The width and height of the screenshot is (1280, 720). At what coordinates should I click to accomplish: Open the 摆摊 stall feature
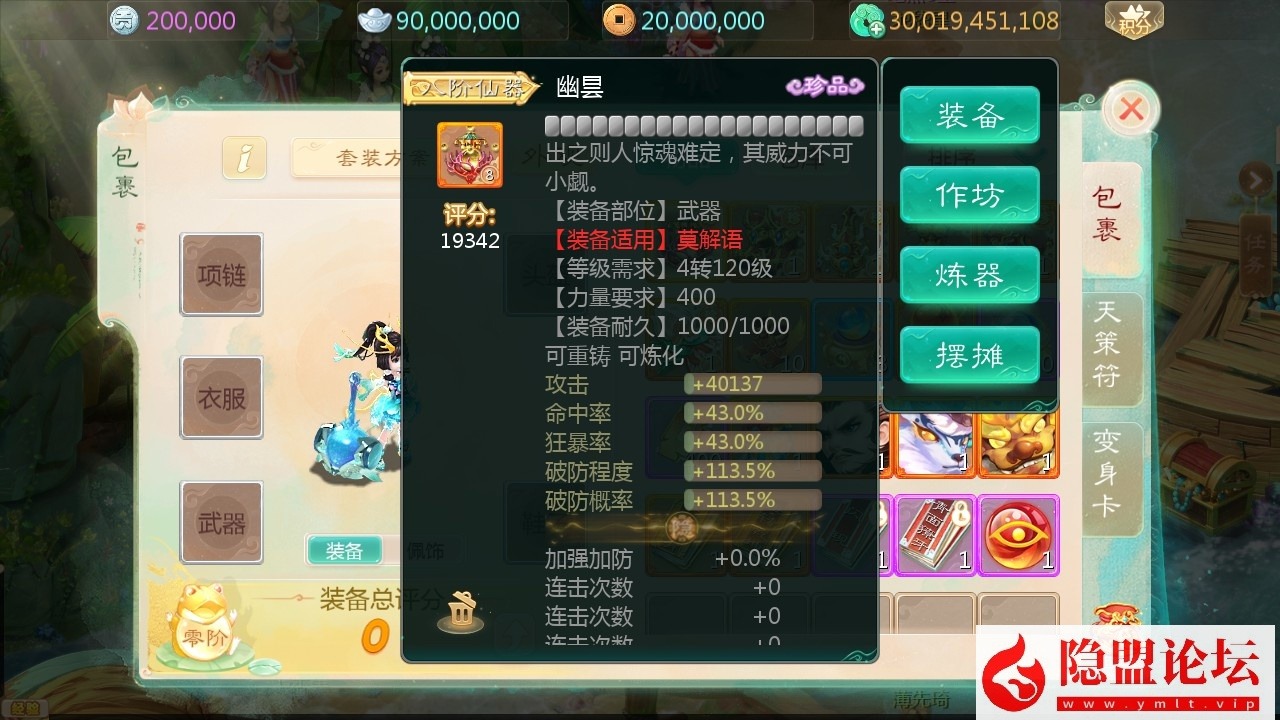point(968,355)
